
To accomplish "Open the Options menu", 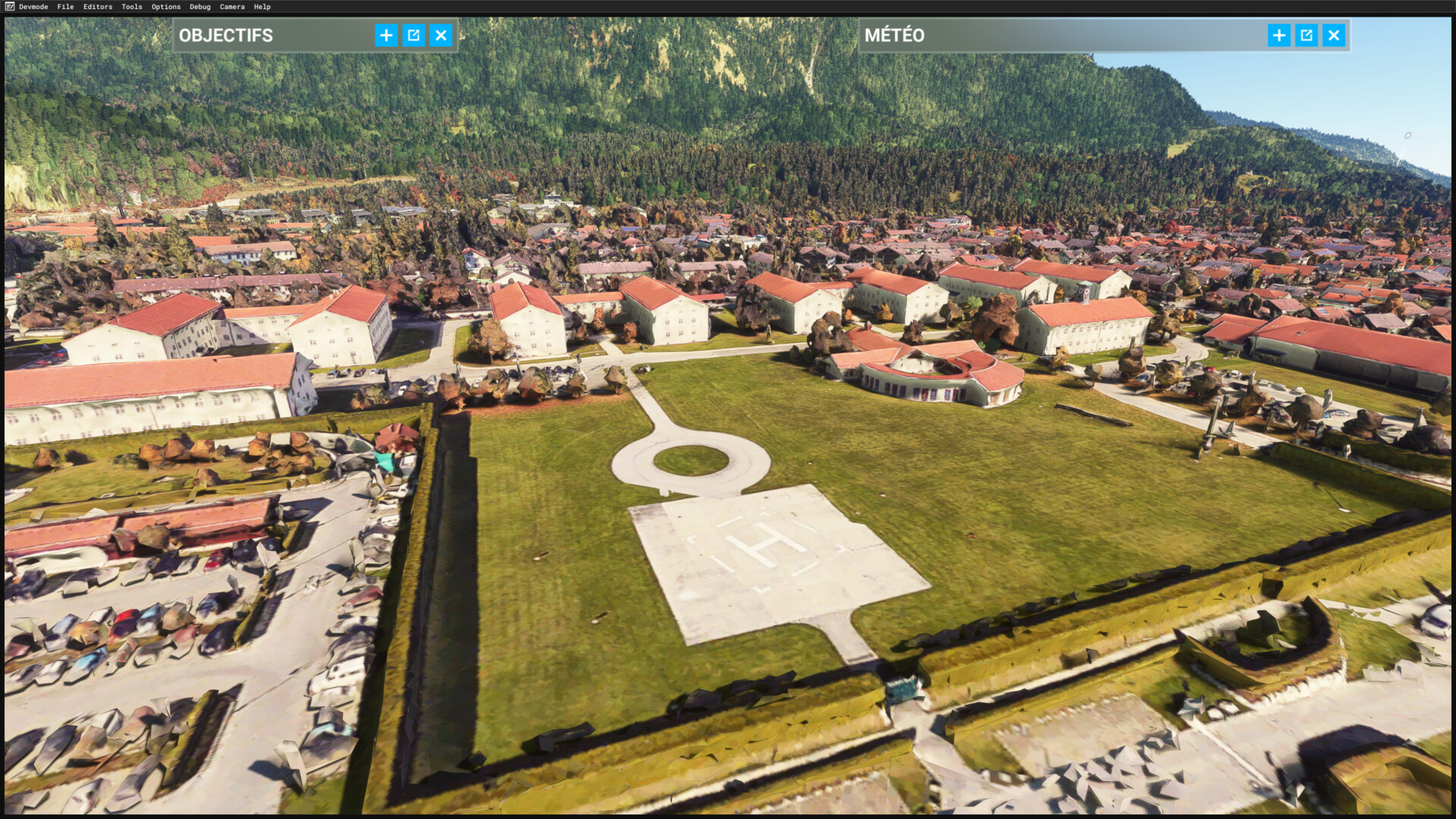I will pos(166,7).
